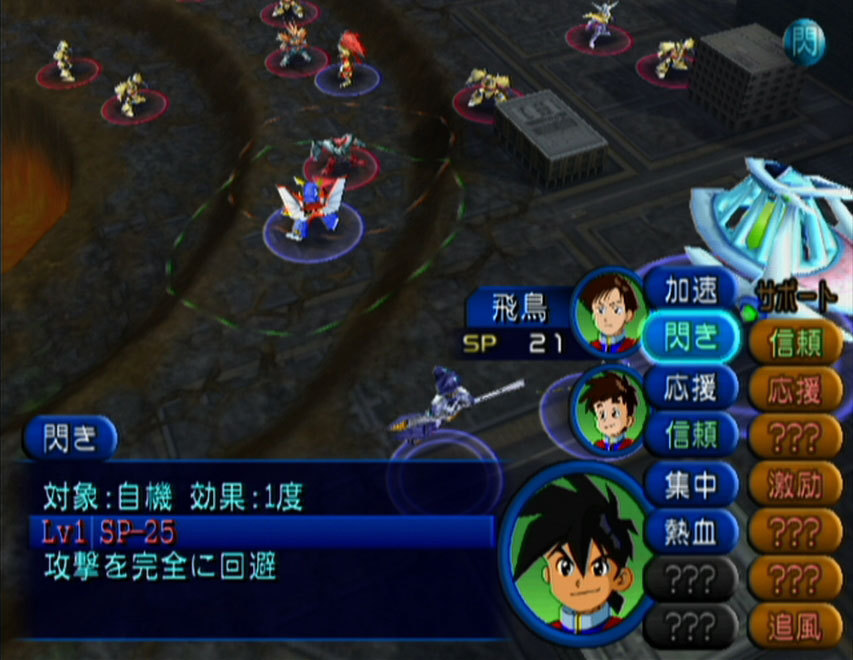This screenshot has width=853, height=660.
Task: Activate the 集中 spirit command
Action: click(x=692, y=484)
